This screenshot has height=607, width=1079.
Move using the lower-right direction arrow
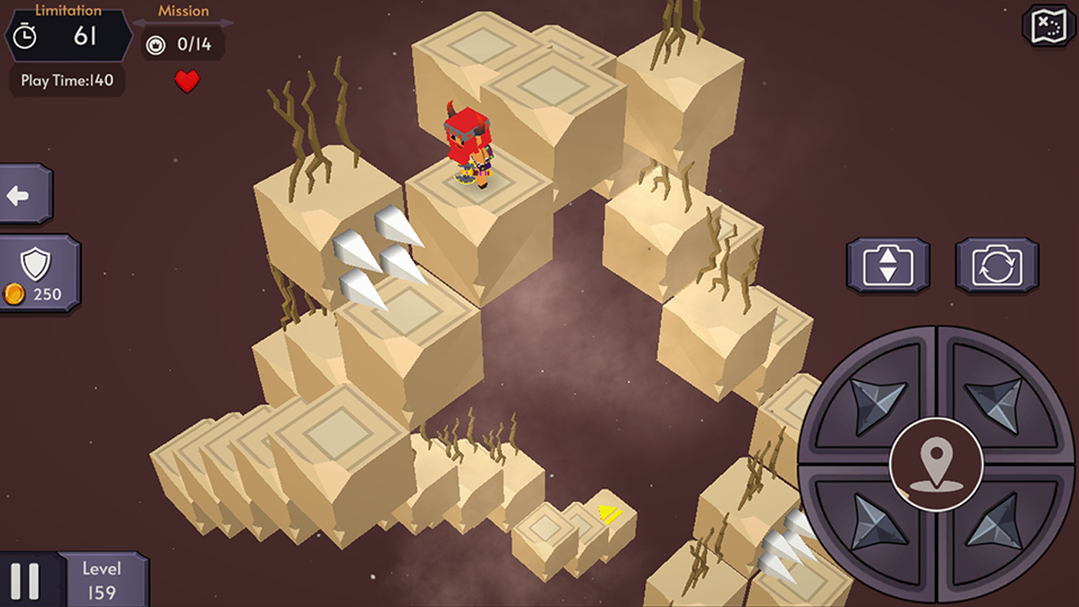pos(997,521)
